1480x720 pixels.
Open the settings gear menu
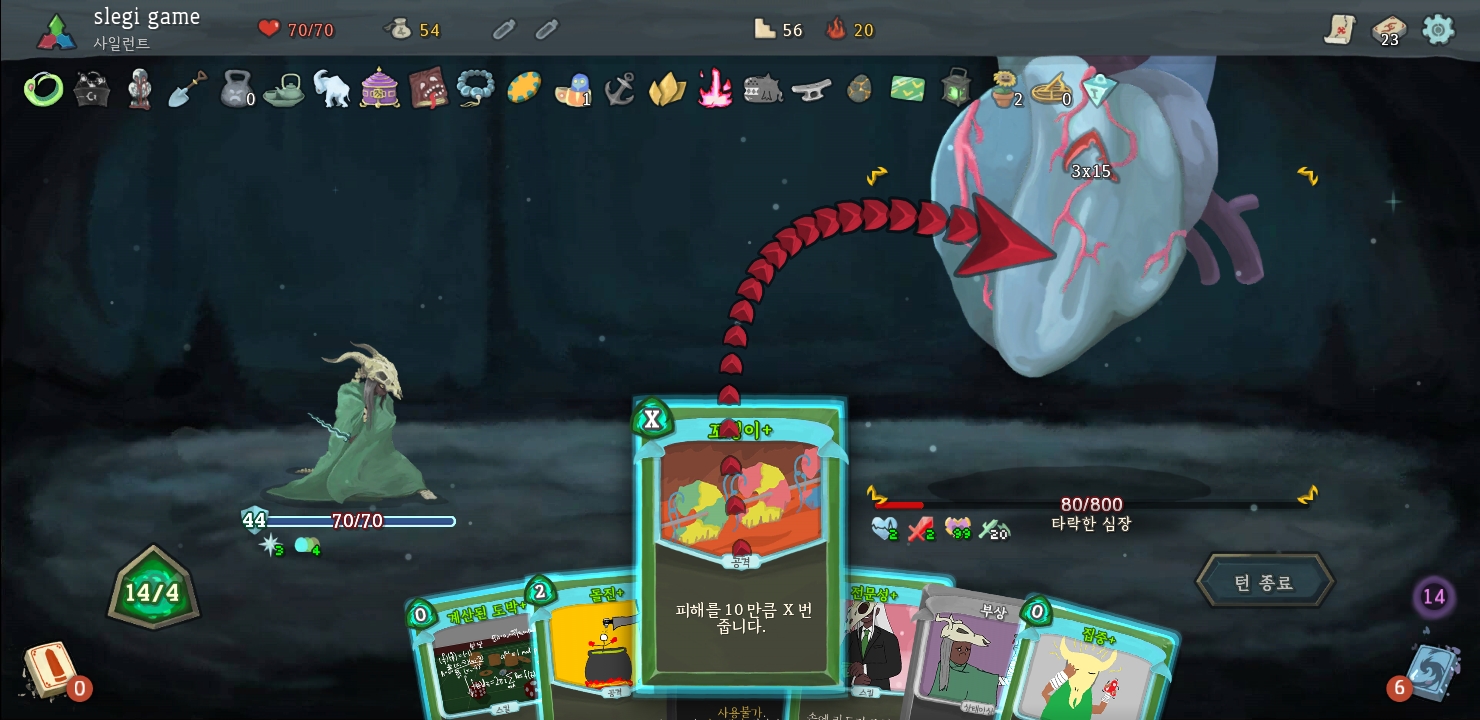tap(1438, 29)
